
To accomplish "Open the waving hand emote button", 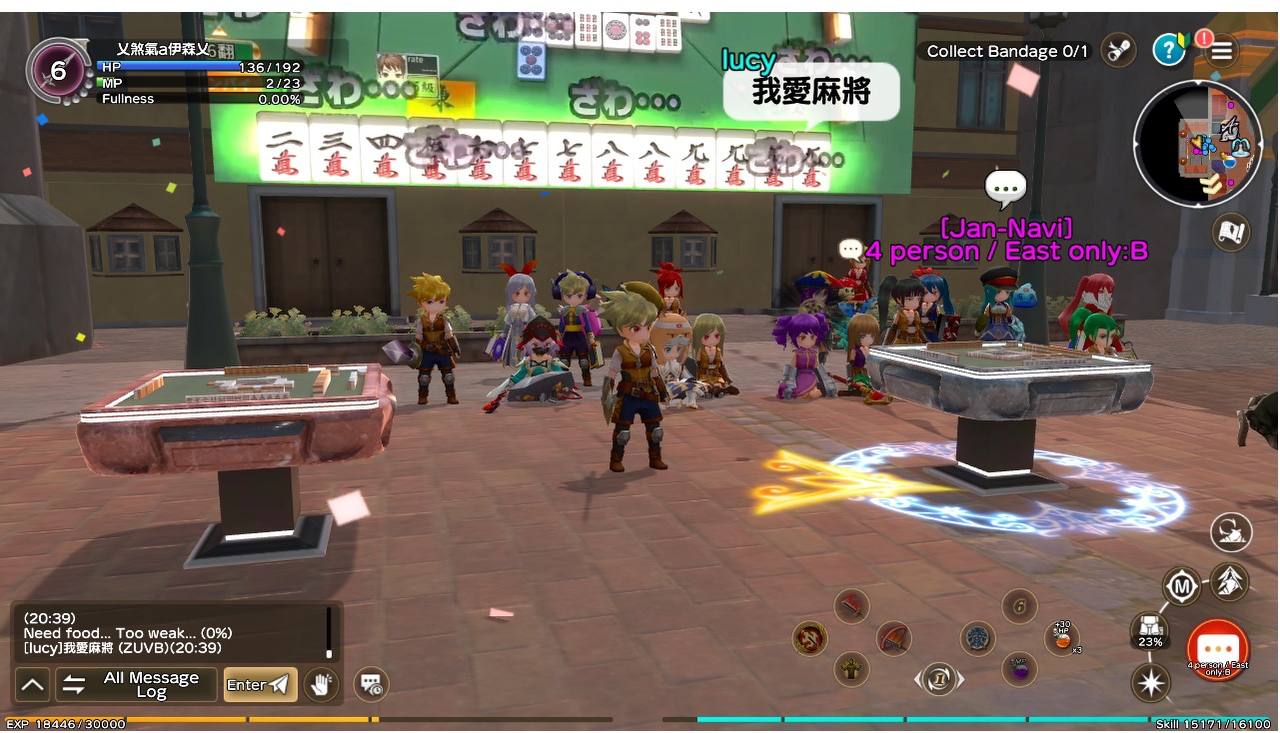I will [x=321, y=685].
